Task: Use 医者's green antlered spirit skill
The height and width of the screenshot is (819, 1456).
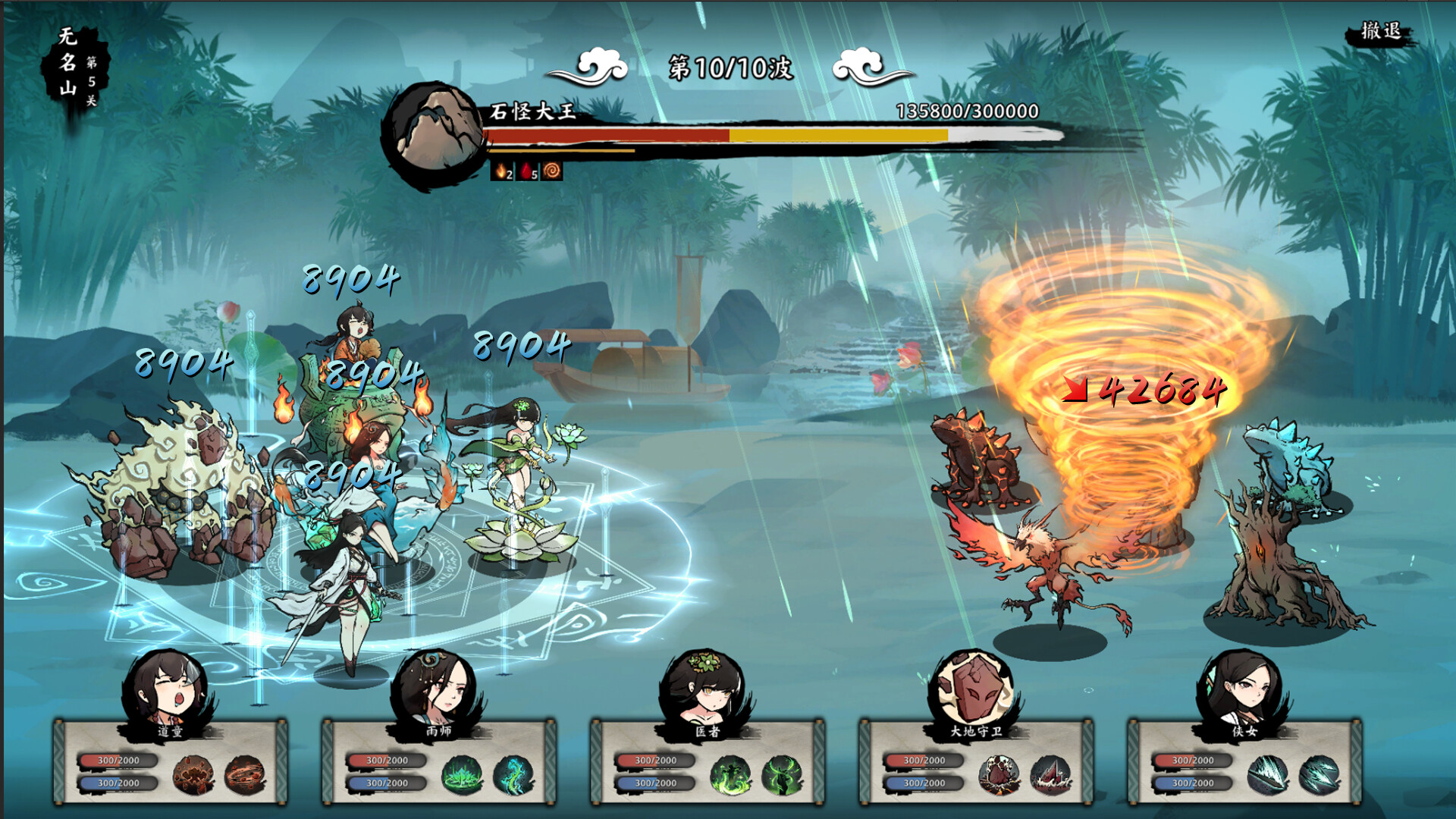Action: point(782,774)
